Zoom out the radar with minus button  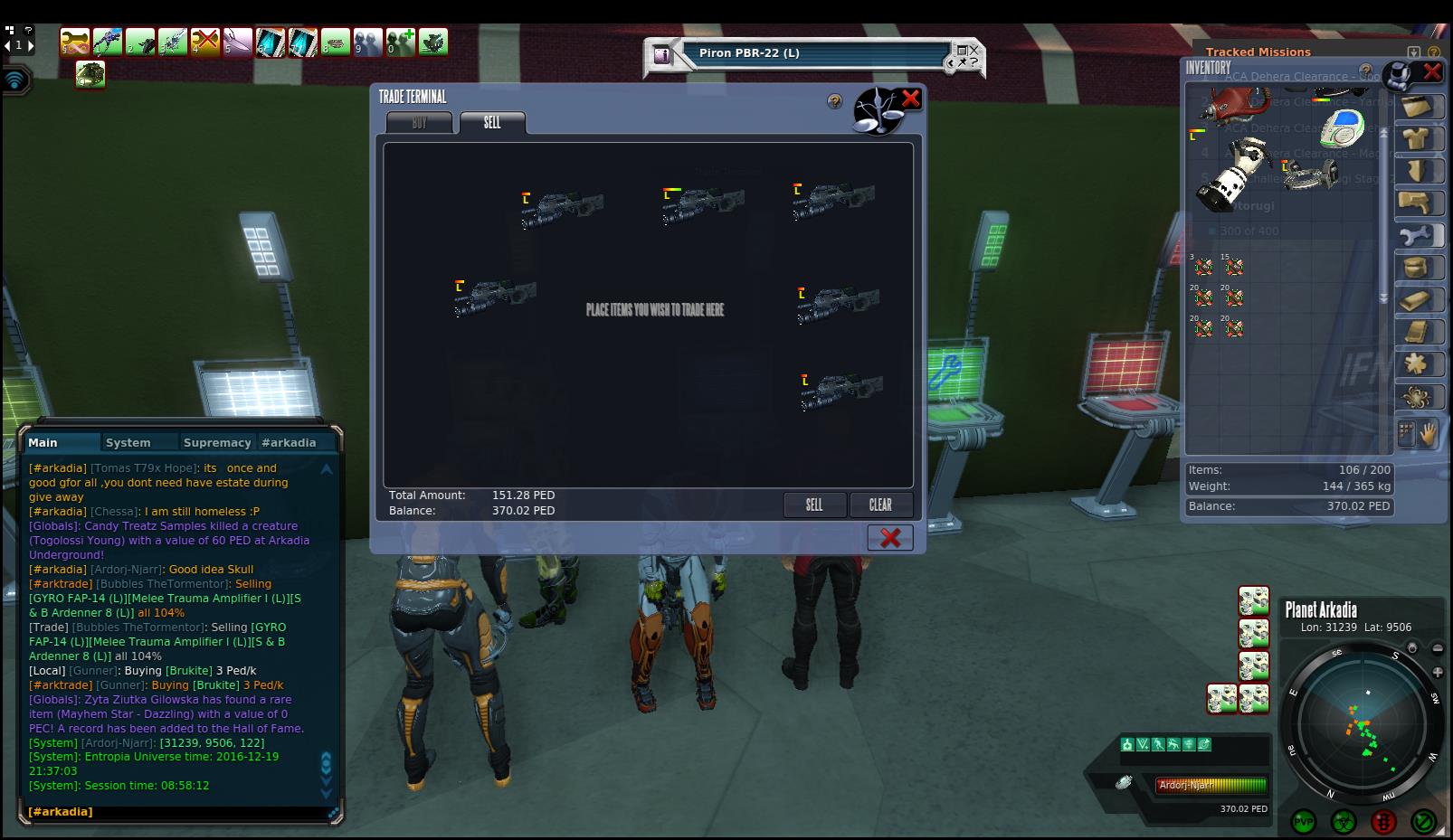click(1438, 648)
